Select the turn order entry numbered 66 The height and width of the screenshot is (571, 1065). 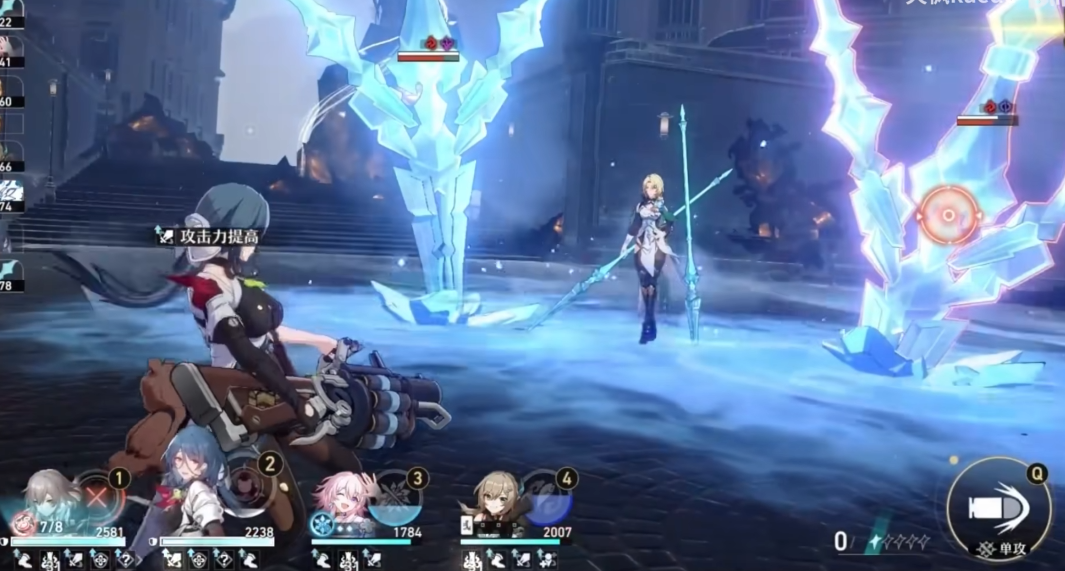pos(11,155)
